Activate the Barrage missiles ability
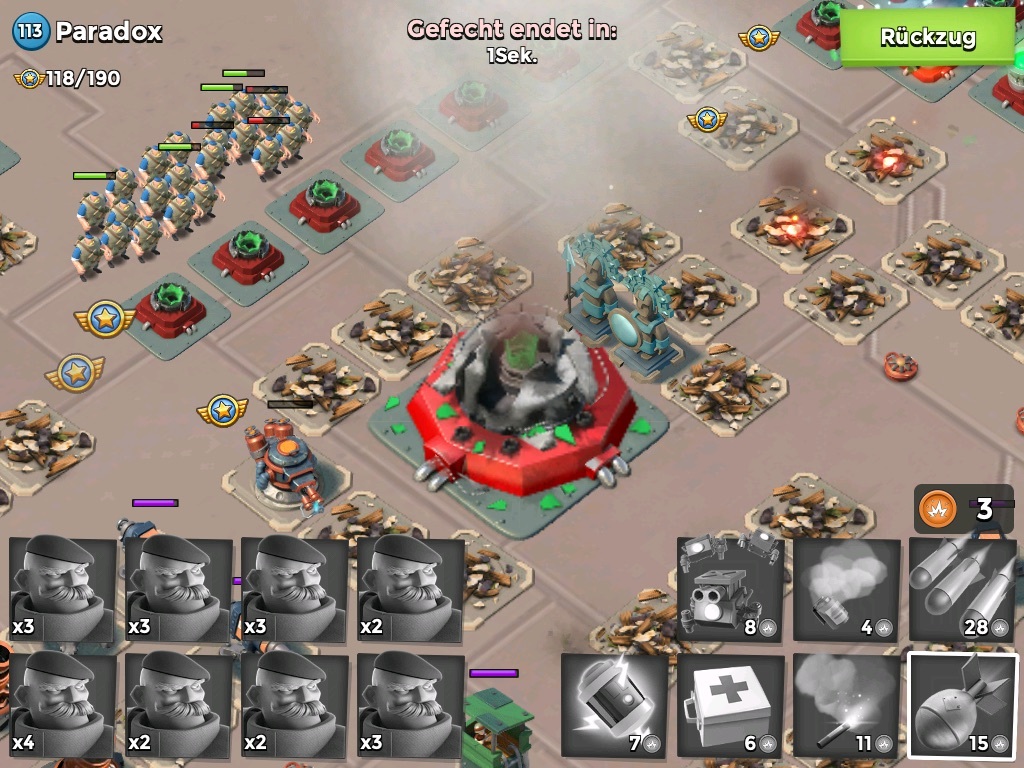The height and width of the screenshot is (768, 1024). (962, 590)
